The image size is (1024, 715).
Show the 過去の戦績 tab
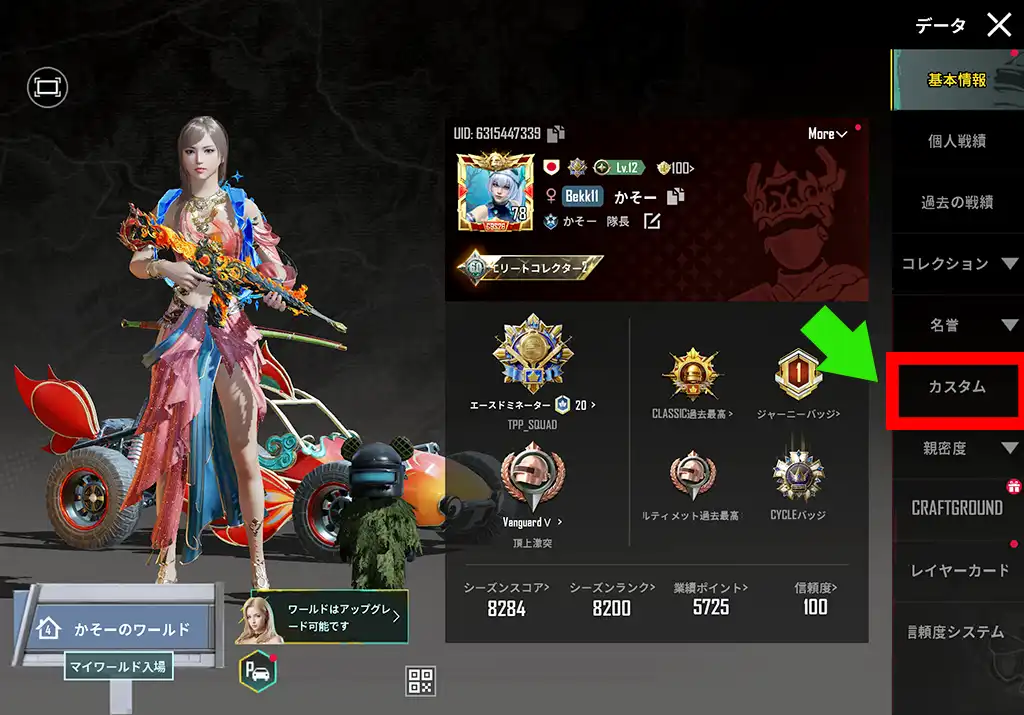(x=956, y=202)
